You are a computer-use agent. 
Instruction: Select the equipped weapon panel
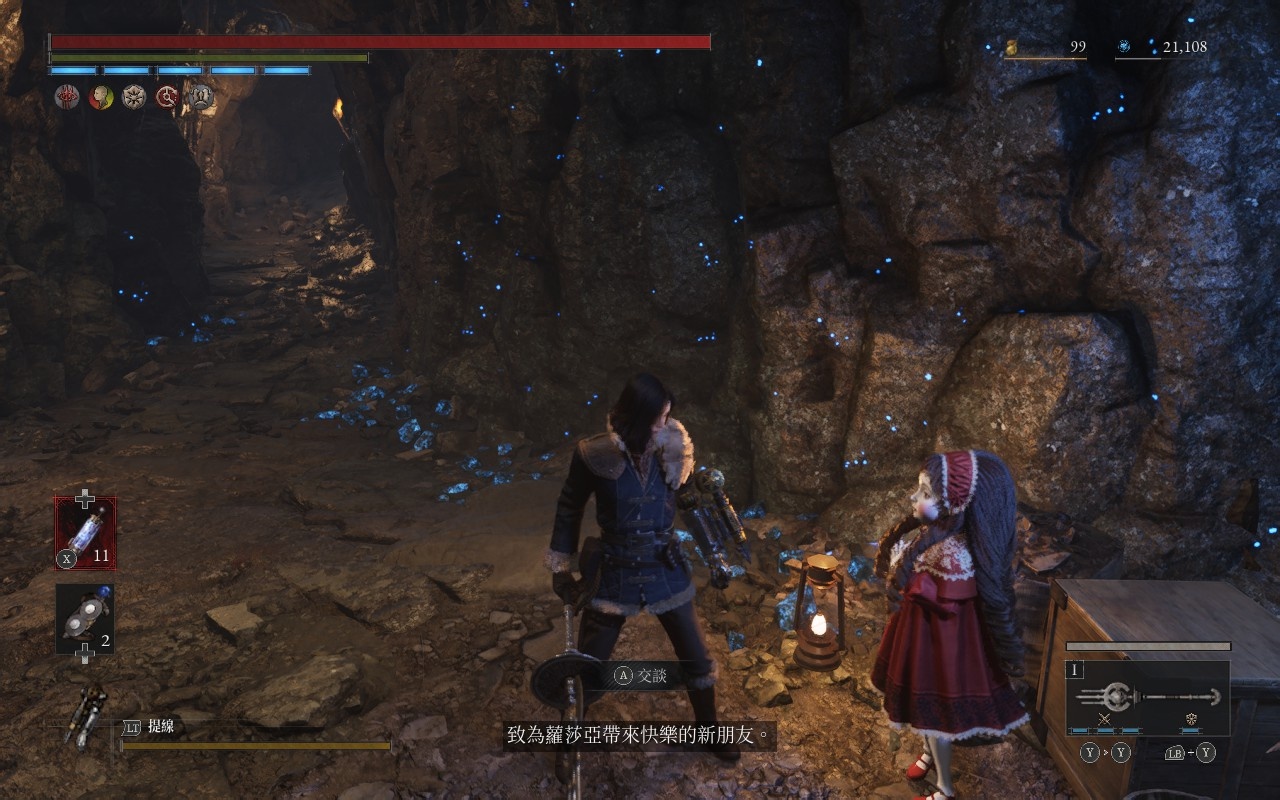[1147, 698]
